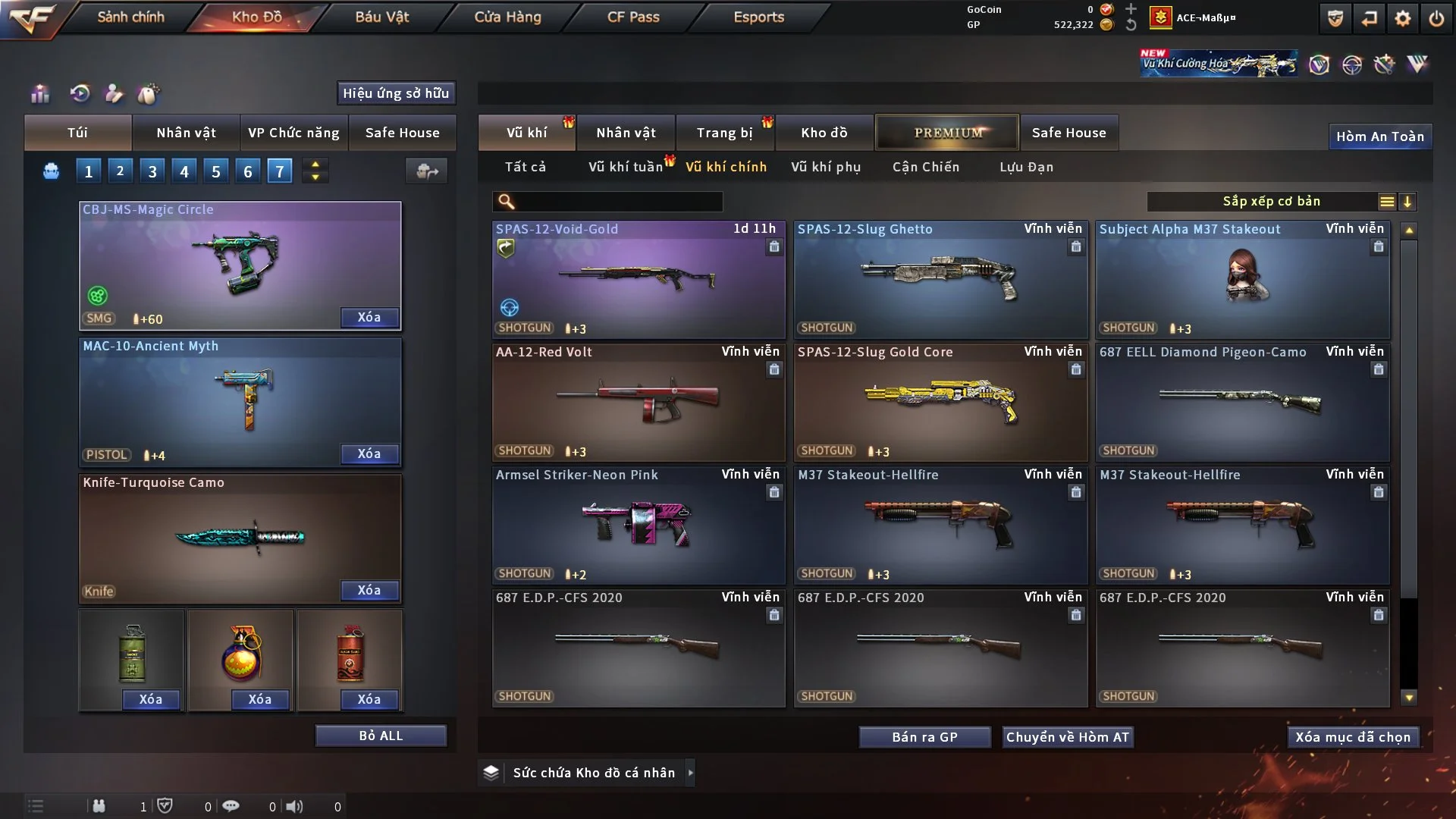Open the Sảnh chính main lobby menu

pyautogui.click(x=130, y=17)
